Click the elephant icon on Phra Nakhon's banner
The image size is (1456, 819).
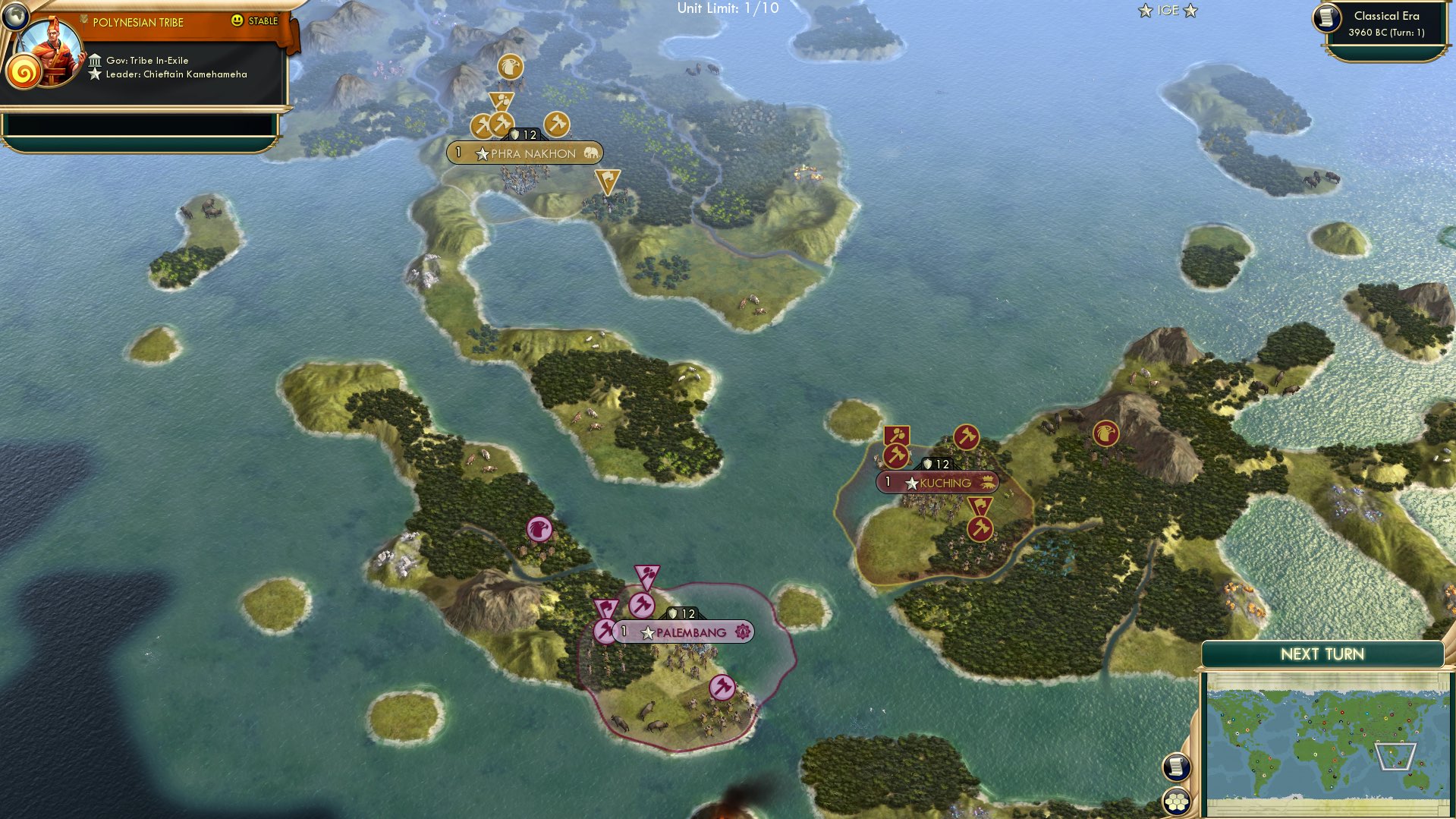[590, 153]
